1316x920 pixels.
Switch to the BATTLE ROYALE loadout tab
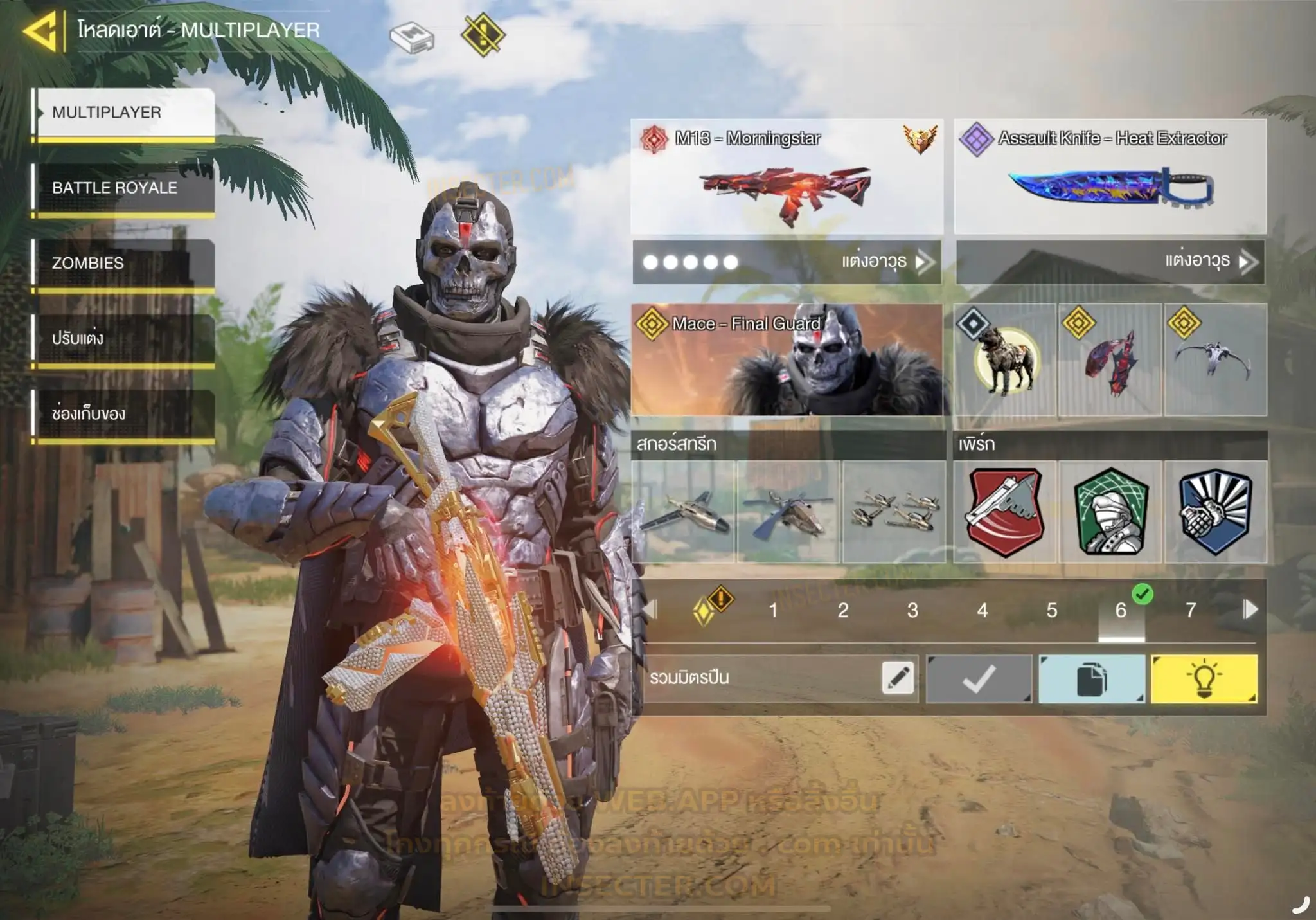point(123,188)
